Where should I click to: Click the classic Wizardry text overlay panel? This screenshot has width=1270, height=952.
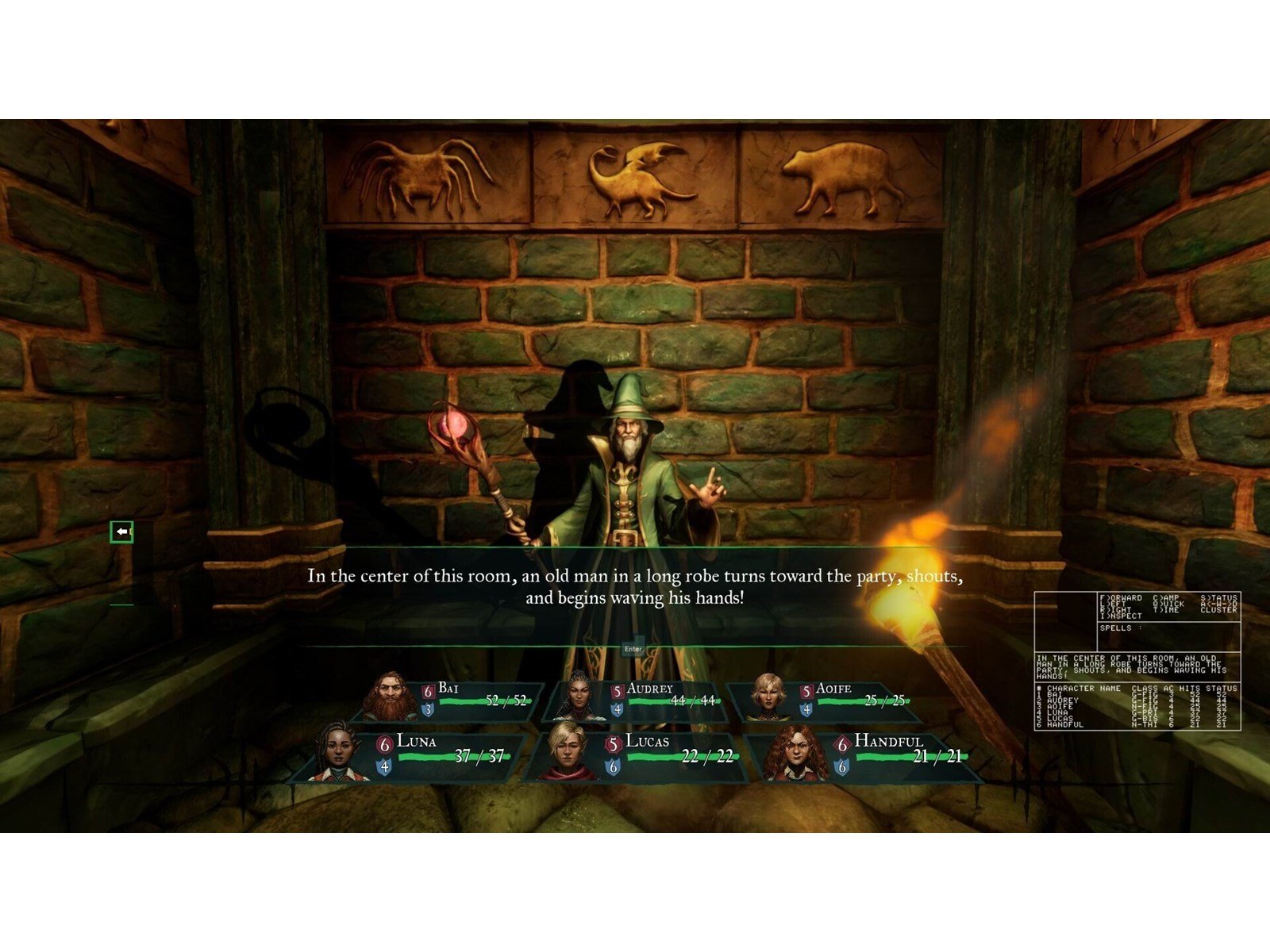point(1137,661)
